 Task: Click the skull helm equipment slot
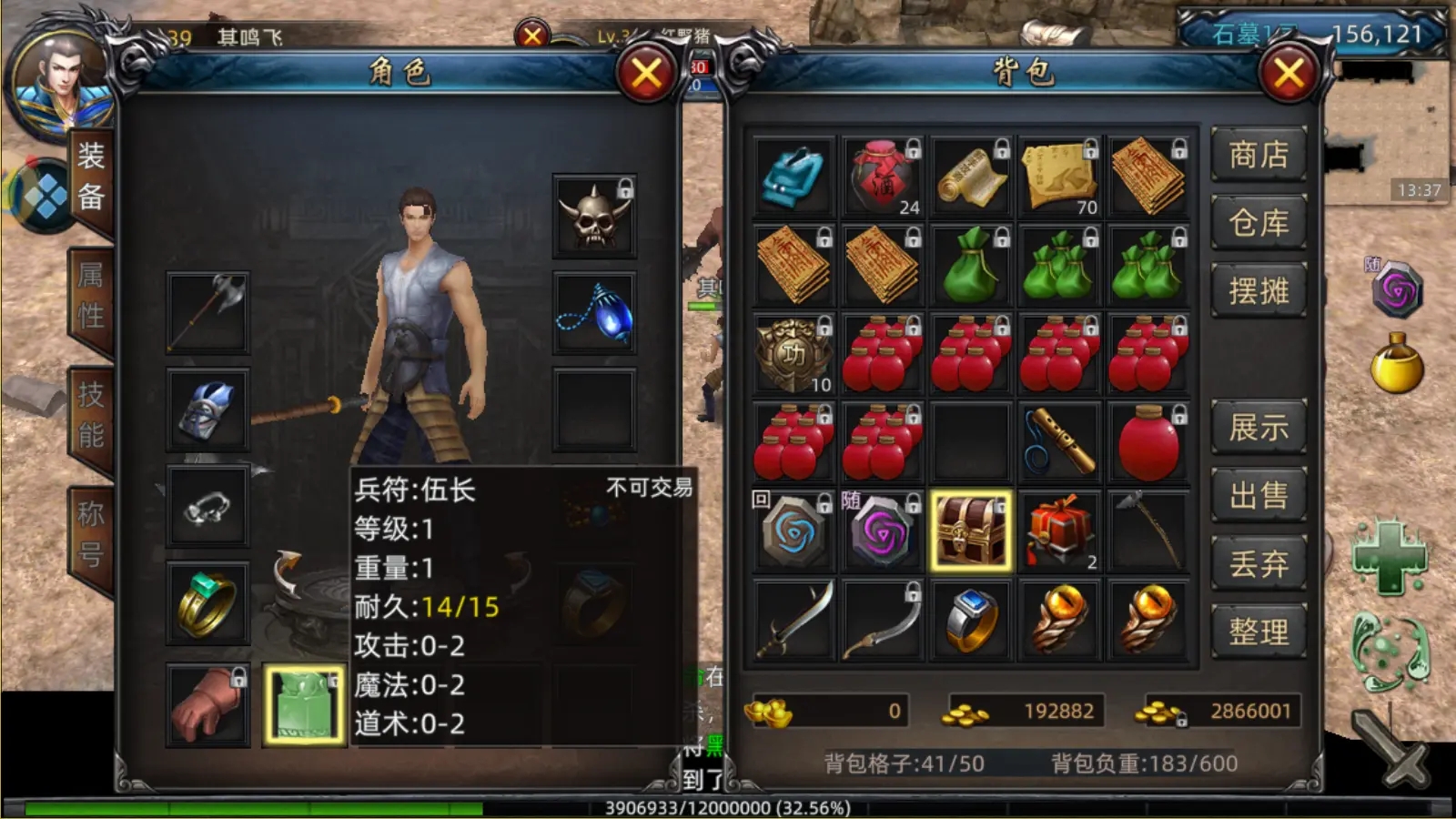(x=594, y=214)
